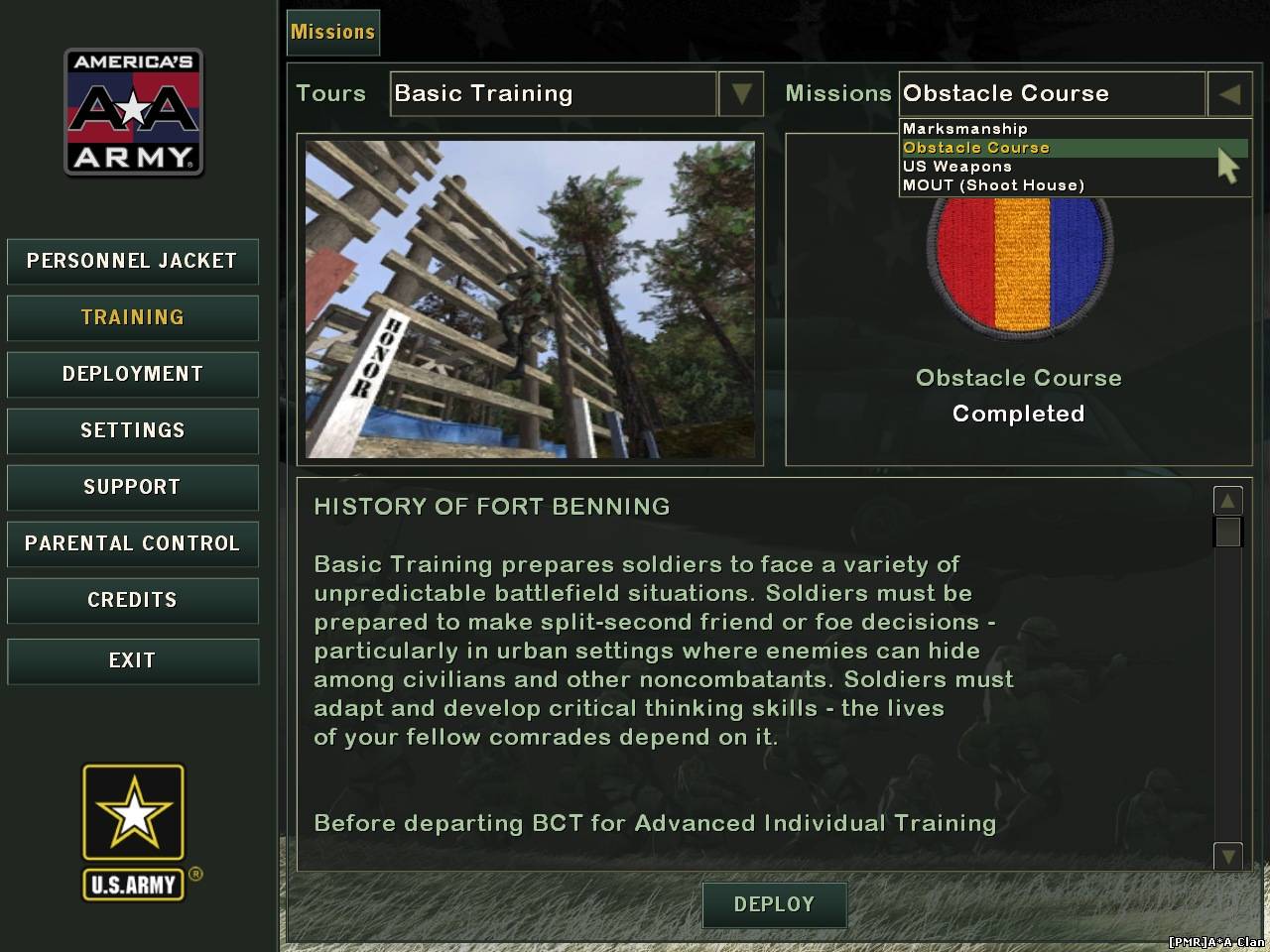Screen dimensions: 1270x952
Task: Select Obstacle Course in the dropdown list
Action: click(x=976, y=148)
